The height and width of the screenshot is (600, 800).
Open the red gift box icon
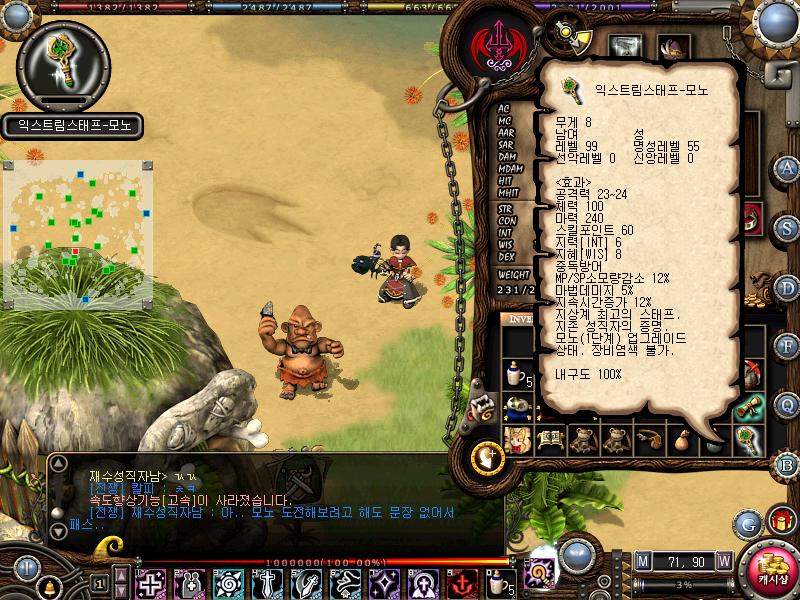(x=781, y=521)
